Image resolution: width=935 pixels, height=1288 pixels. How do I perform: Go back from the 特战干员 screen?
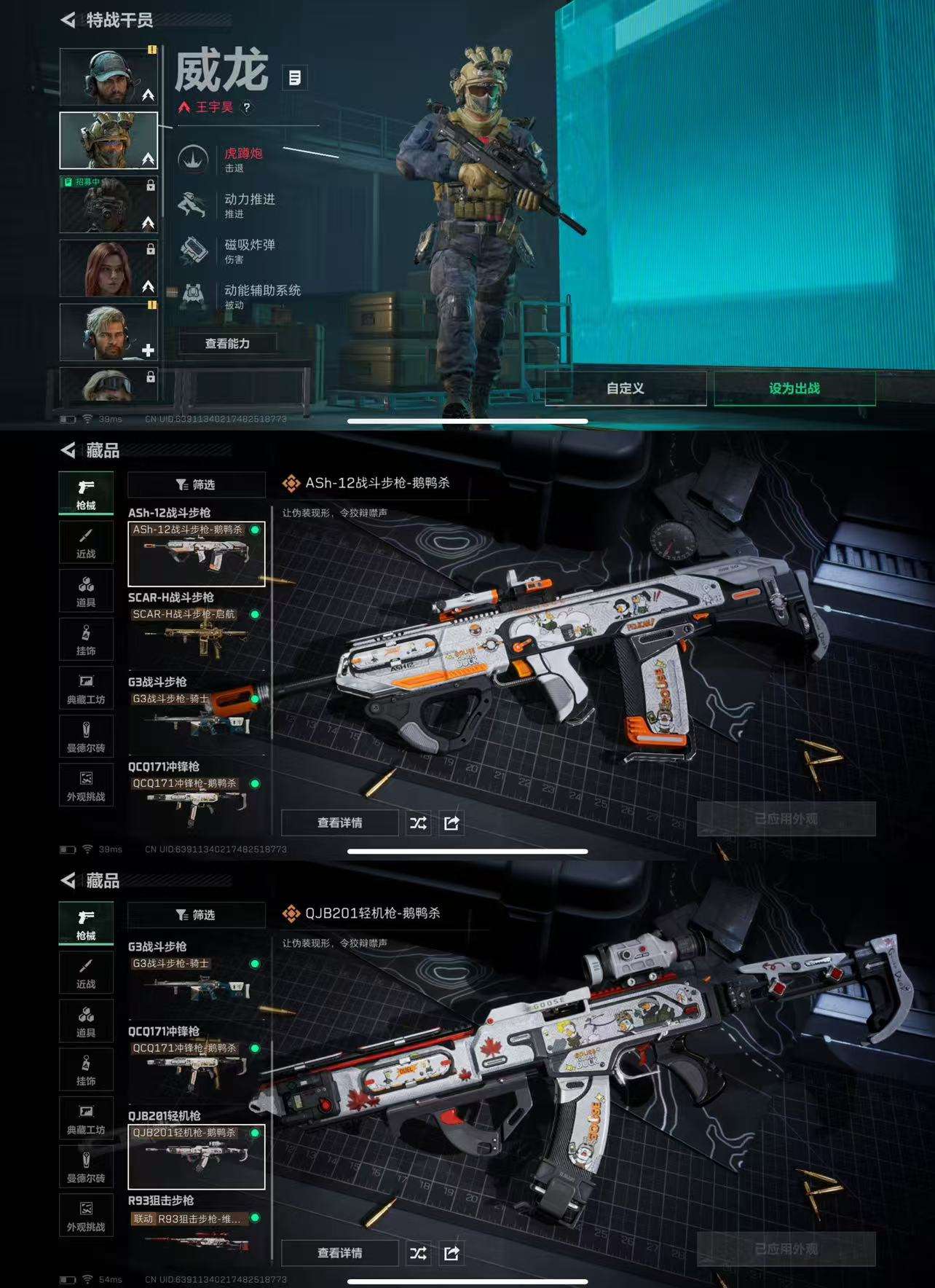point(68,20)
